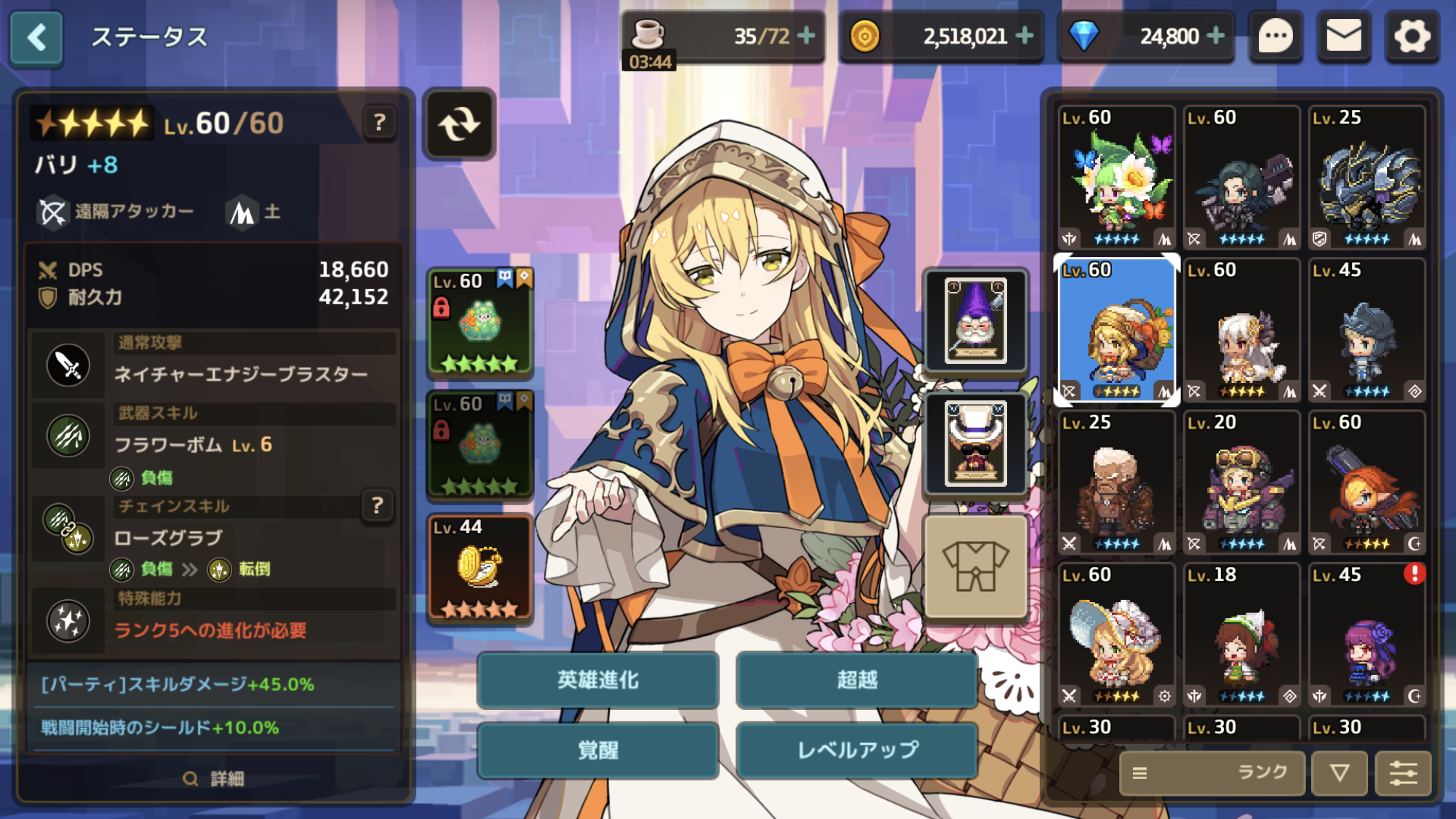Go back with the arrow button
Image resolution: width=1456 pixels, height=819 pixels.
pos(36,37)
